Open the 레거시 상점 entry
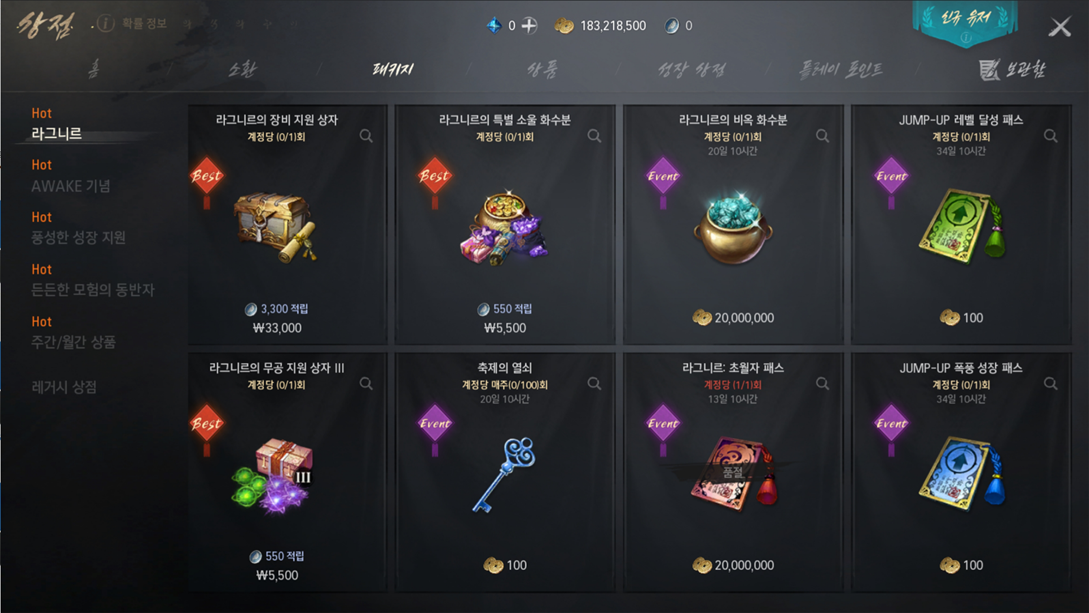This screenshot has width=1089, height=613. (64, 386)
